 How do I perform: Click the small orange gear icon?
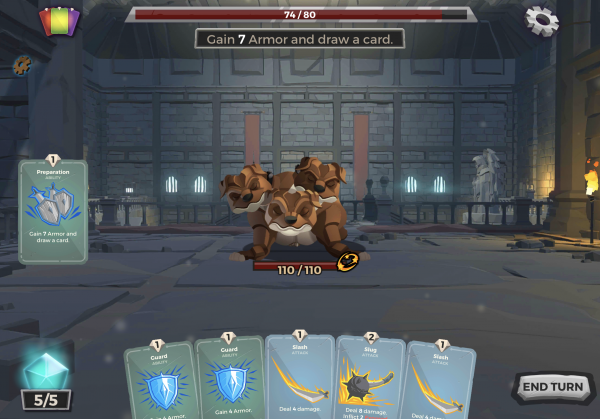[x=22, y=65]
